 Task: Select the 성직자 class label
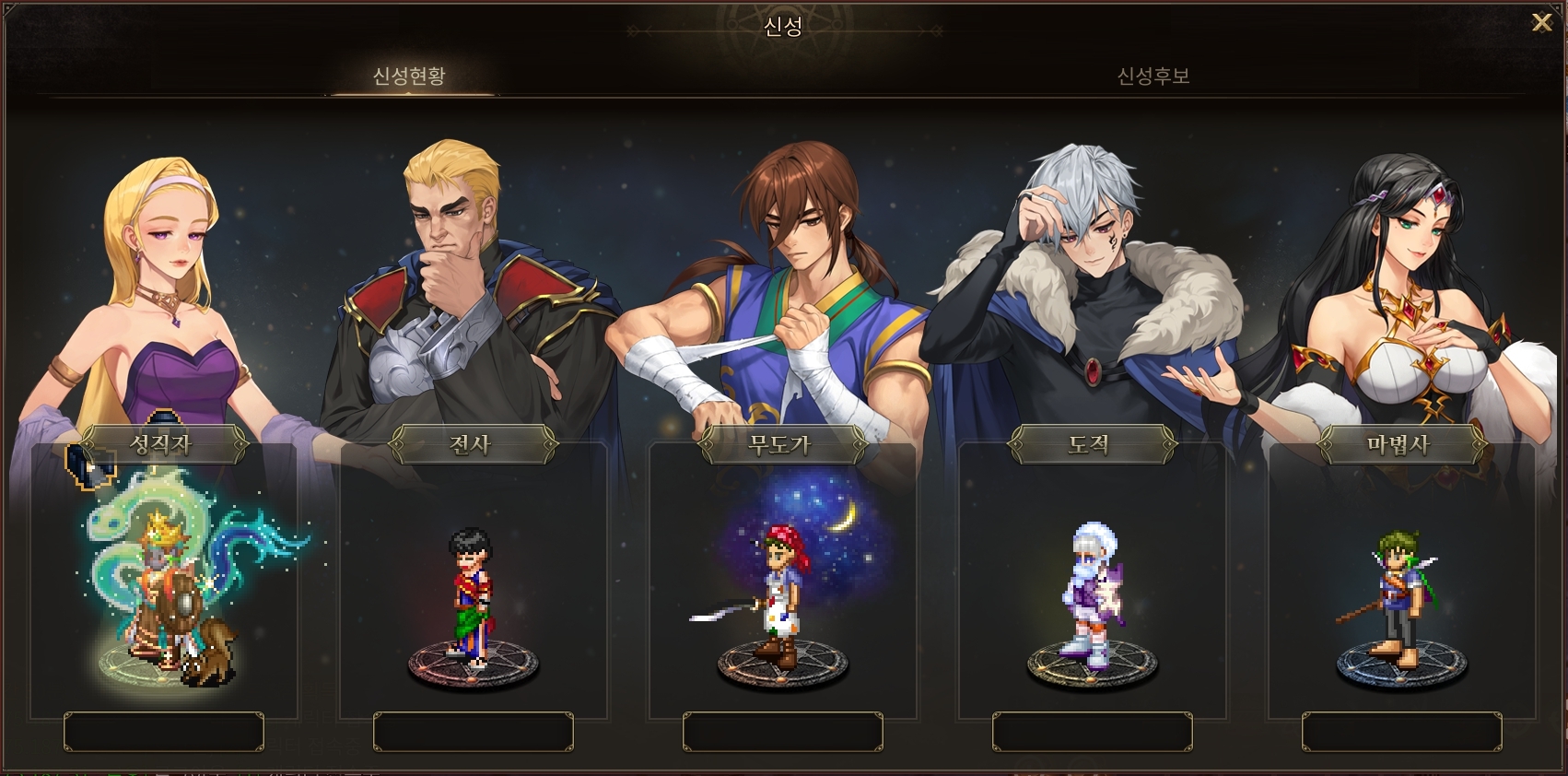click(x=162, y=444)
